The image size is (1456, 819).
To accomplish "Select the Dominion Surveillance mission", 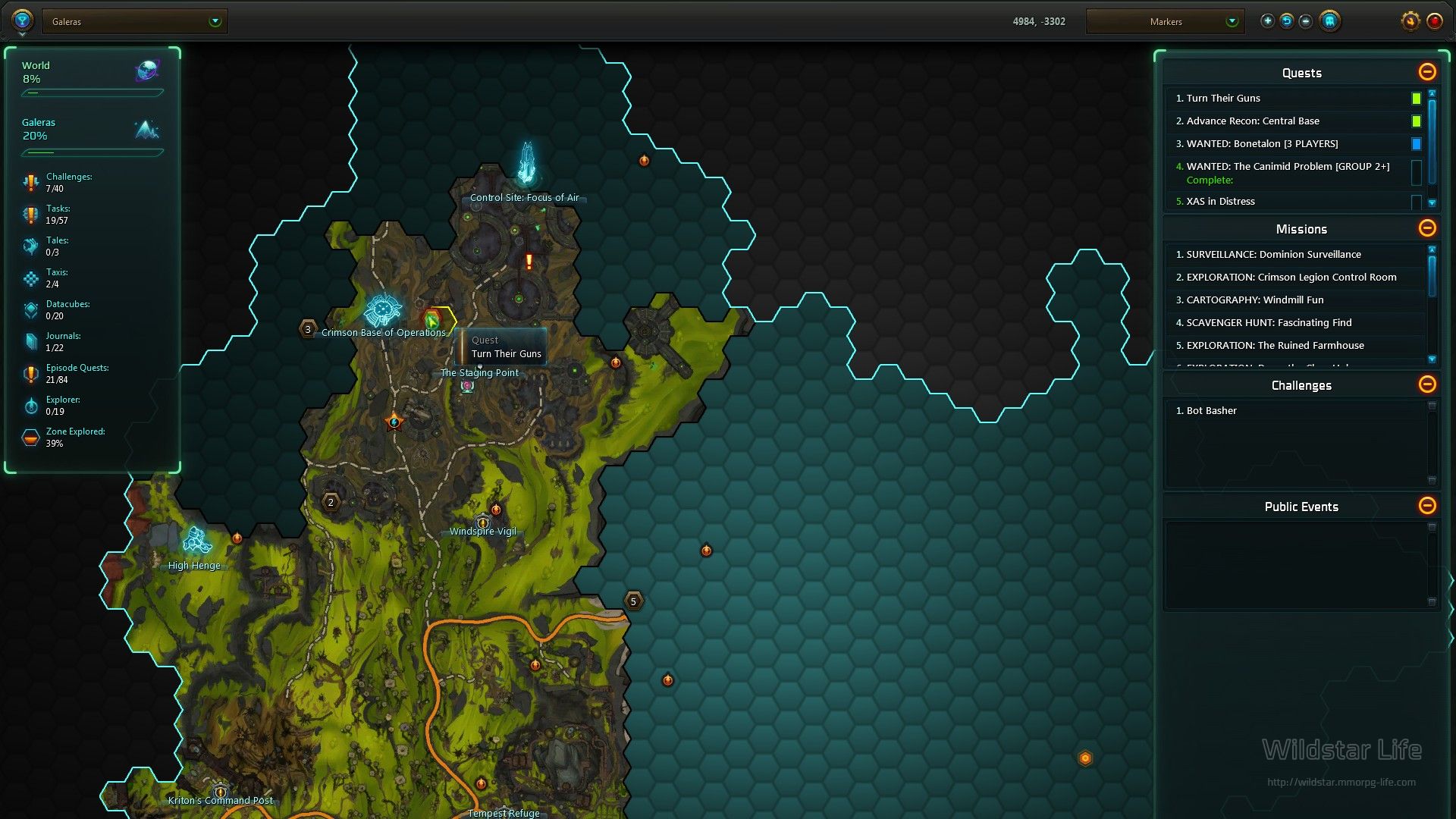I will pos(1273,254).
